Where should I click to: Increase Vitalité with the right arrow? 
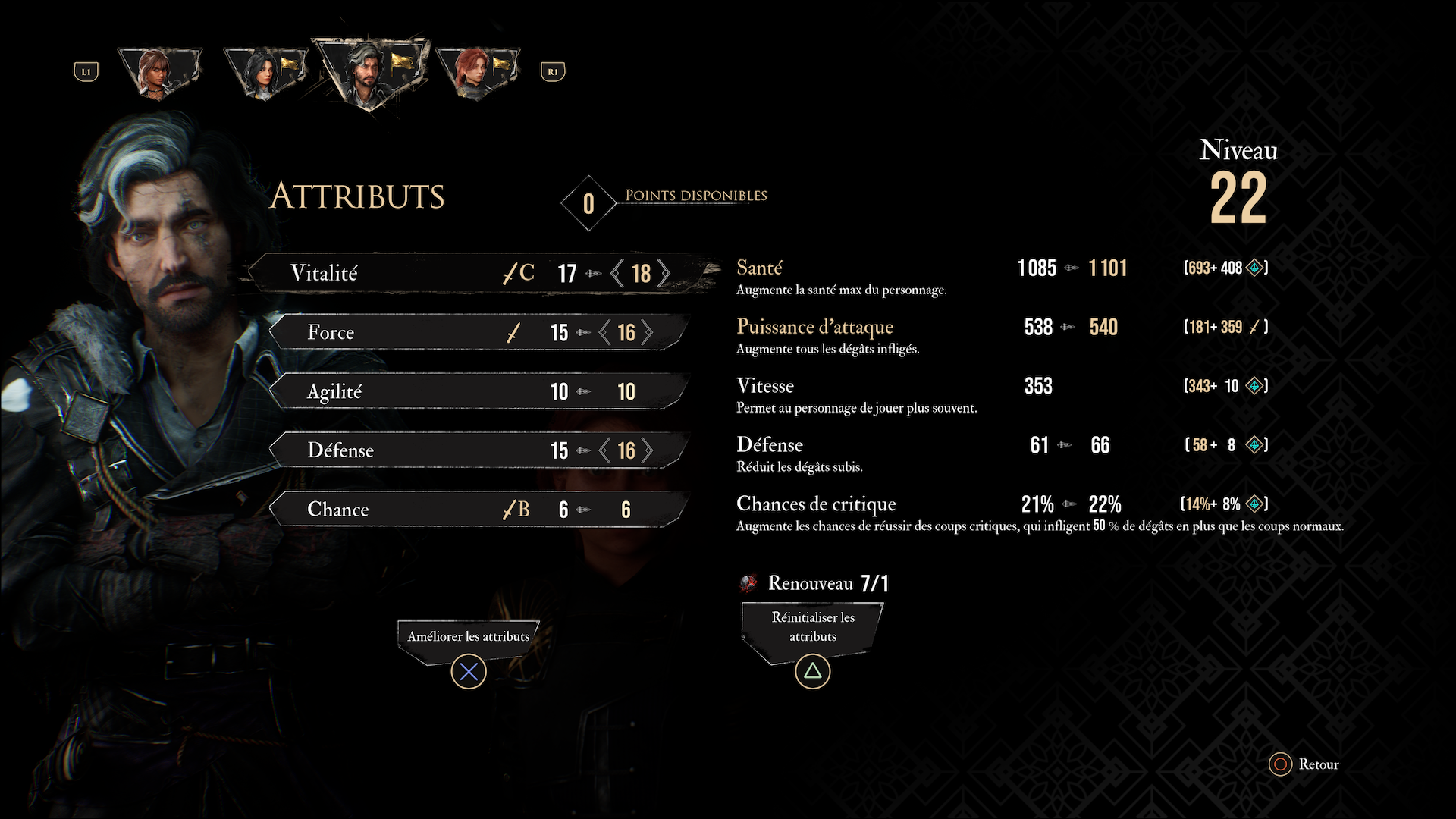[x=664, y=273]
